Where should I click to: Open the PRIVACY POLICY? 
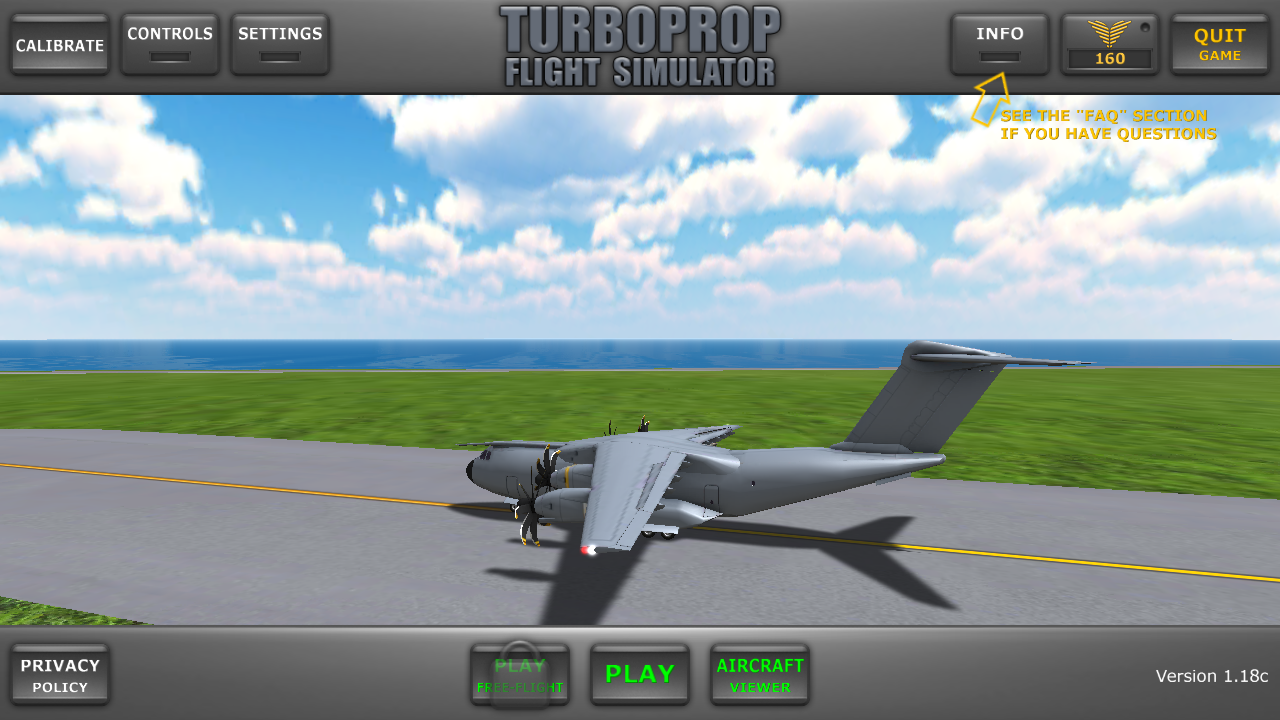(x=60, y=674)
